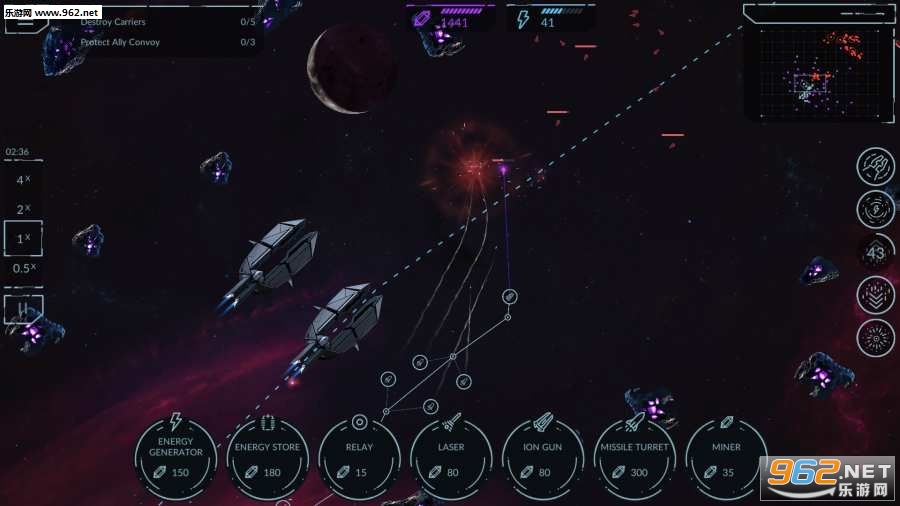Open the hamburger menu
The width and height of the screenshot is (900, 506).
[26, 18]
